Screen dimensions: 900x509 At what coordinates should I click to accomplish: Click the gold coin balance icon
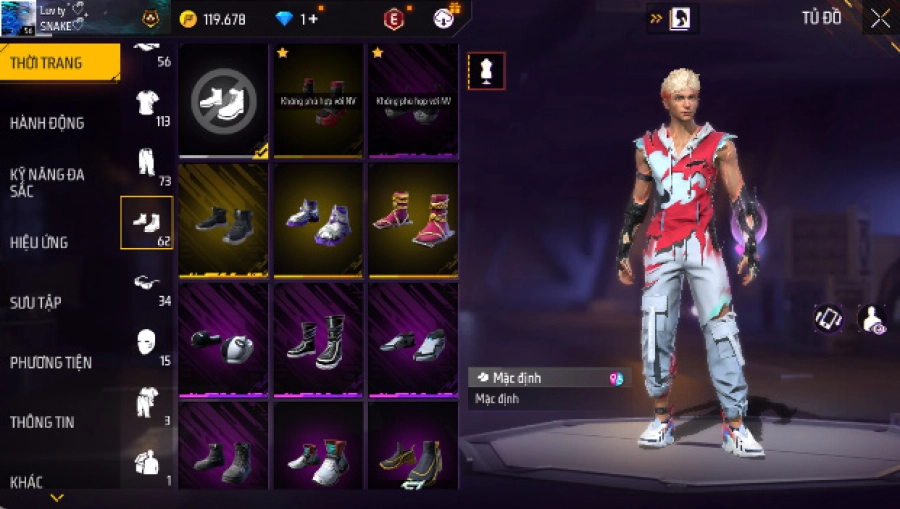(188, 19)
